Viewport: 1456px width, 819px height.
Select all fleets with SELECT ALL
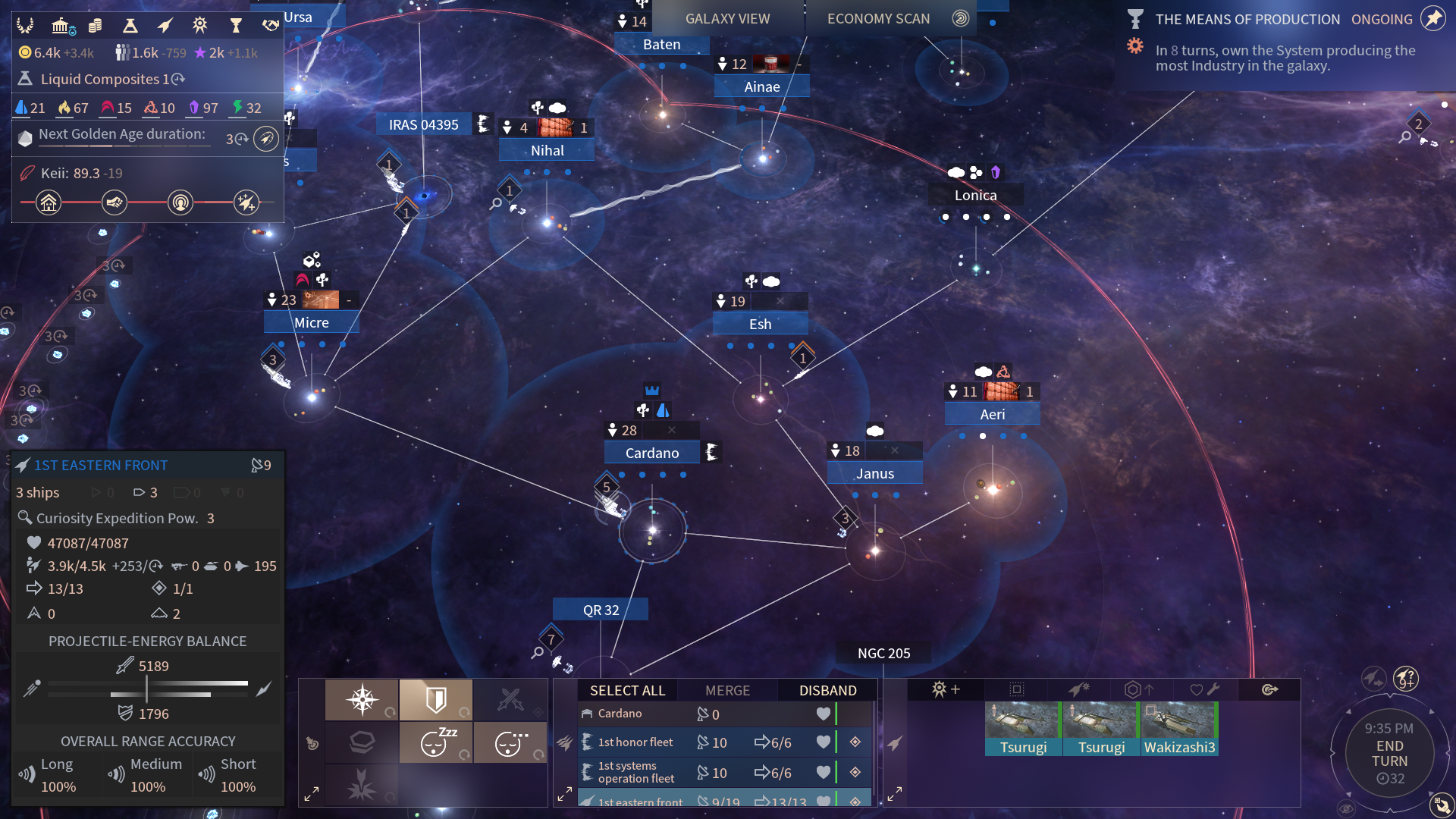click(627, 690)
